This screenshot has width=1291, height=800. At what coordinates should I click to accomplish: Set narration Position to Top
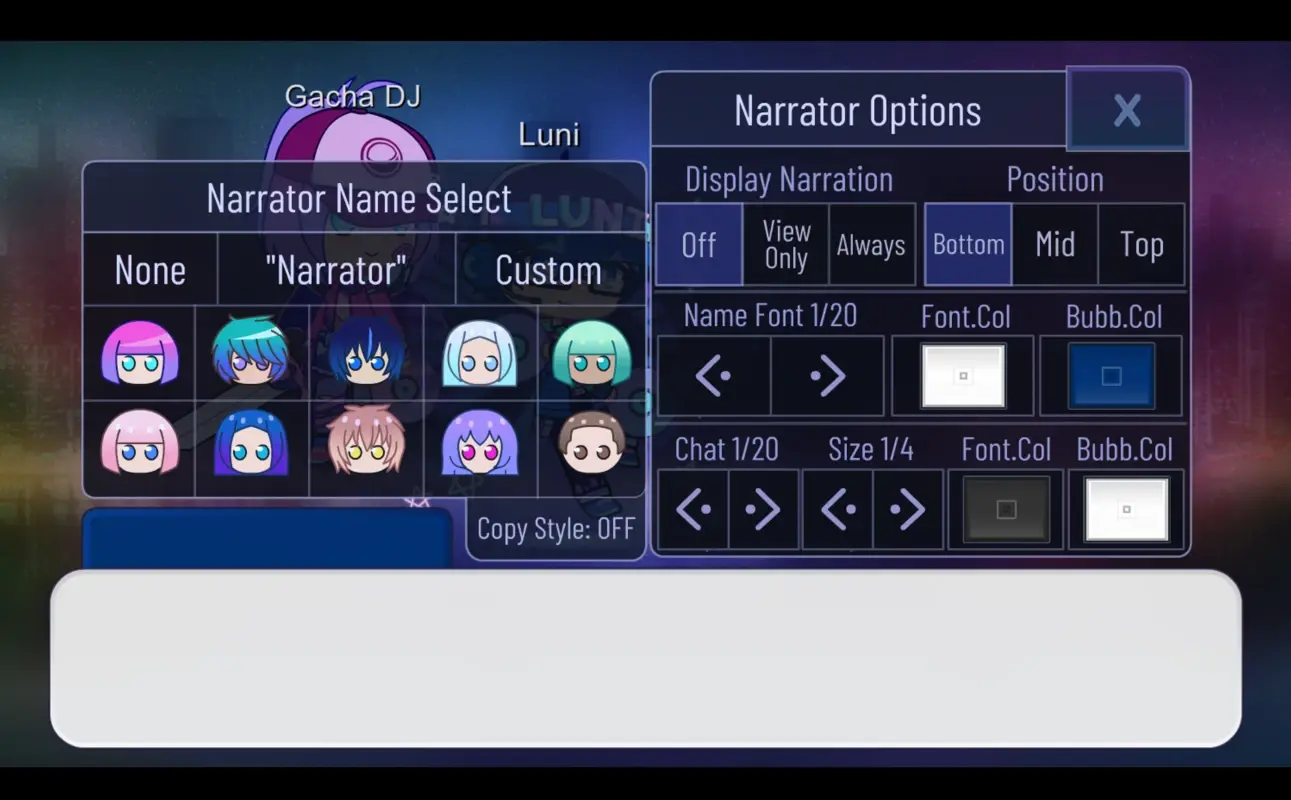tap(1142, 244)
